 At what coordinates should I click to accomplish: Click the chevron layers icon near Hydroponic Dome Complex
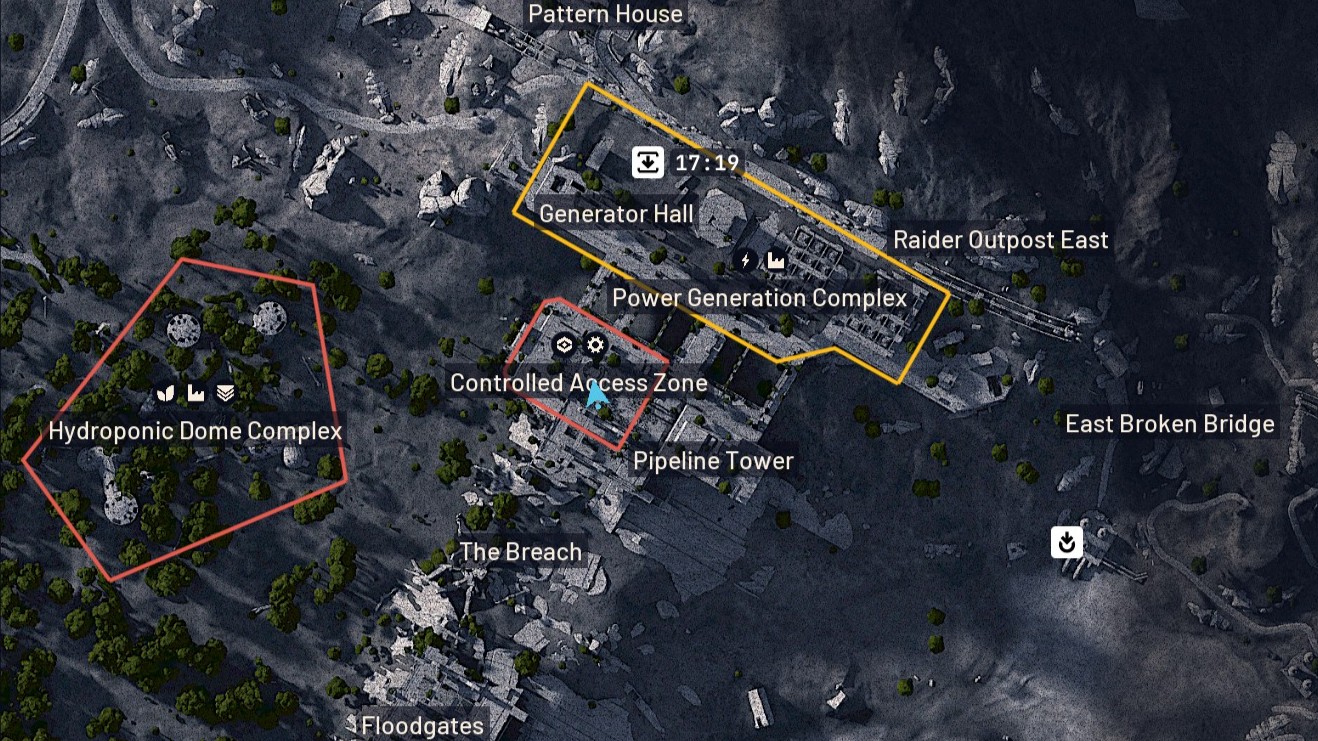click(225, 393)
